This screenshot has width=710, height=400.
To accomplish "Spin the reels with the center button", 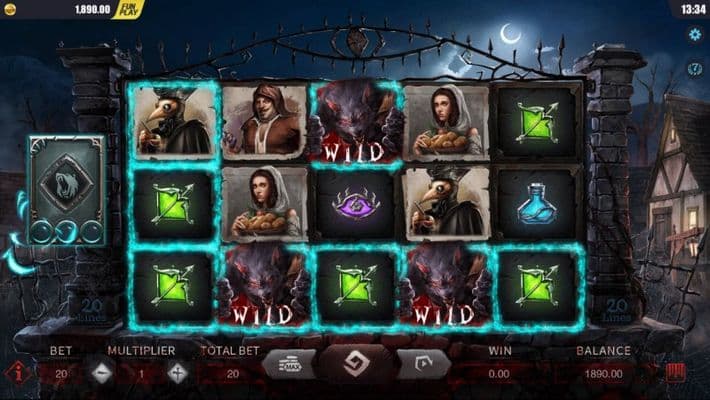I will [x=353, y=365].
